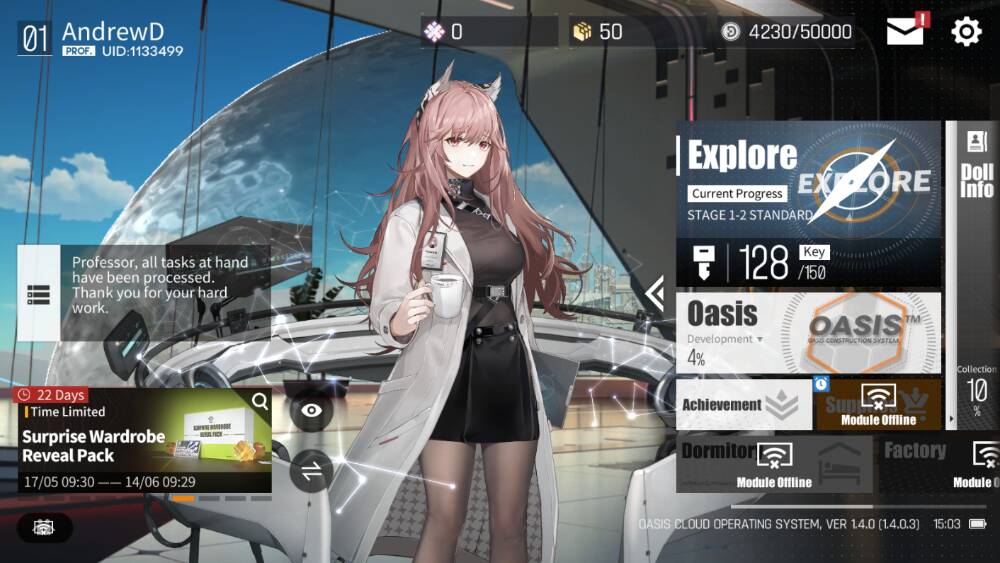Screen dimensions: 1000x563
Task: Open the task list icon
Action: (x=39, y=294)
